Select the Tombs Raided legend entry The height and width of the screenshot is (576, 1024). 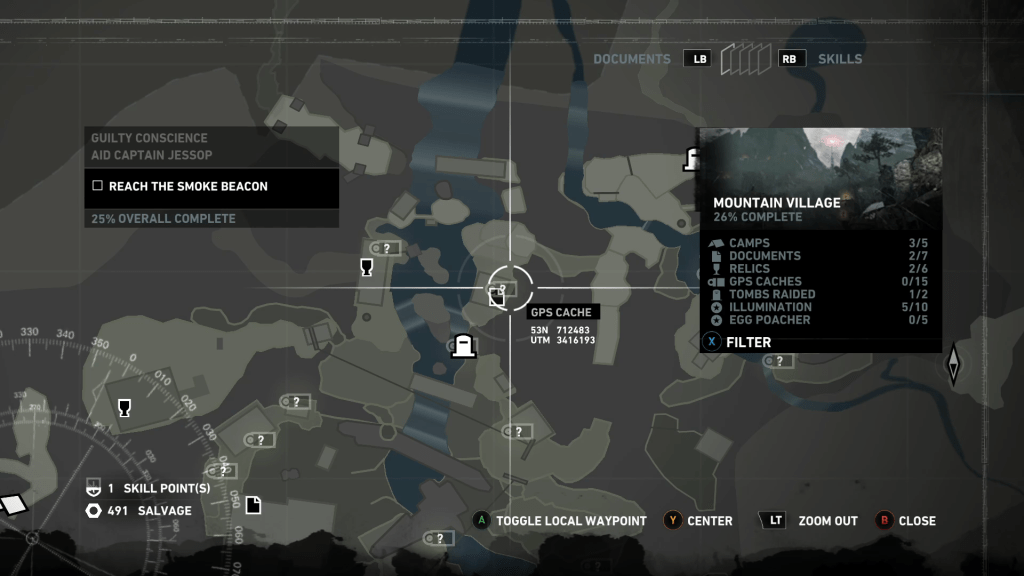pos(771,295)
